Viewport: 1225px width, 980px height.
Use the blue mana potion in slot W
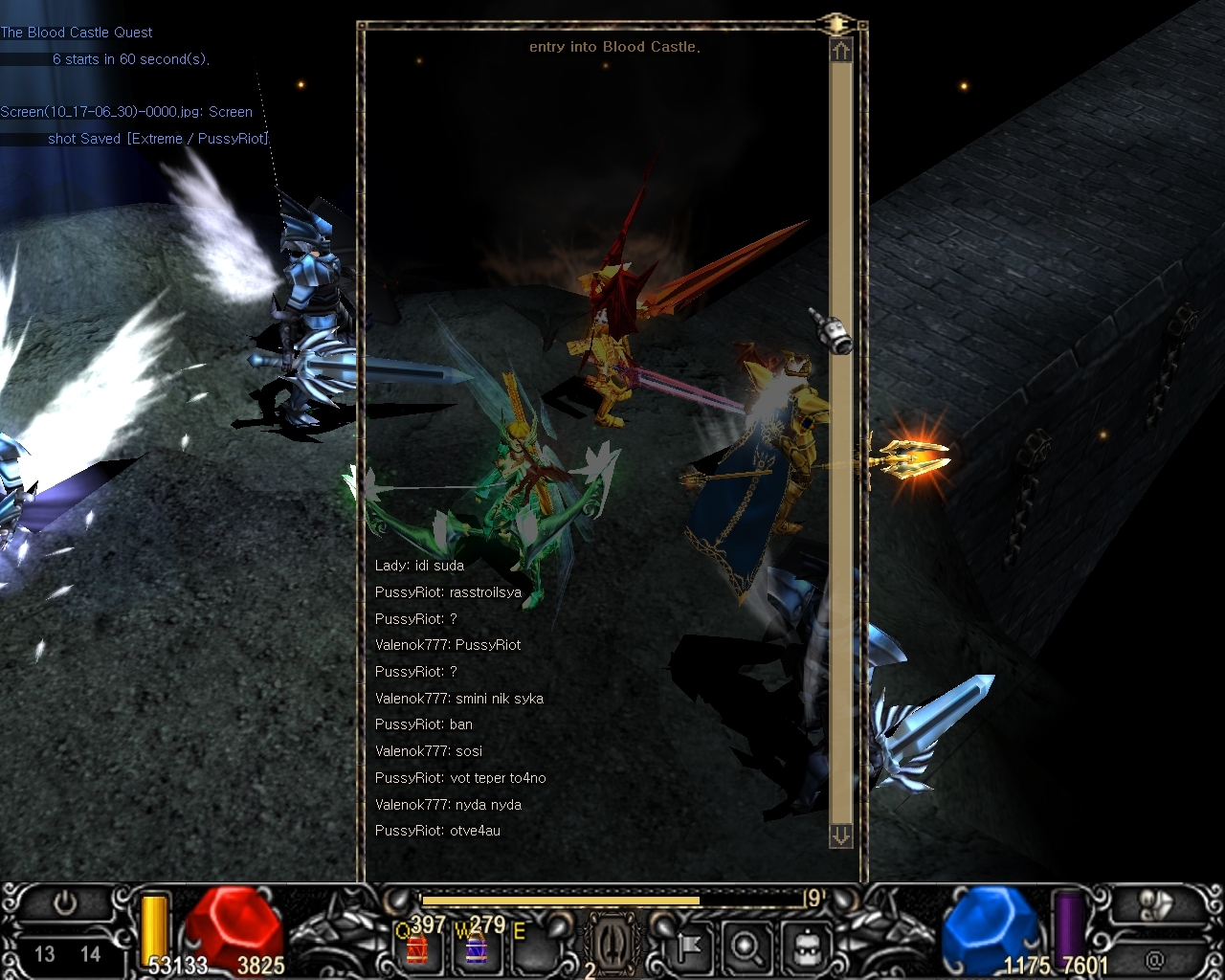click(476, 947)
